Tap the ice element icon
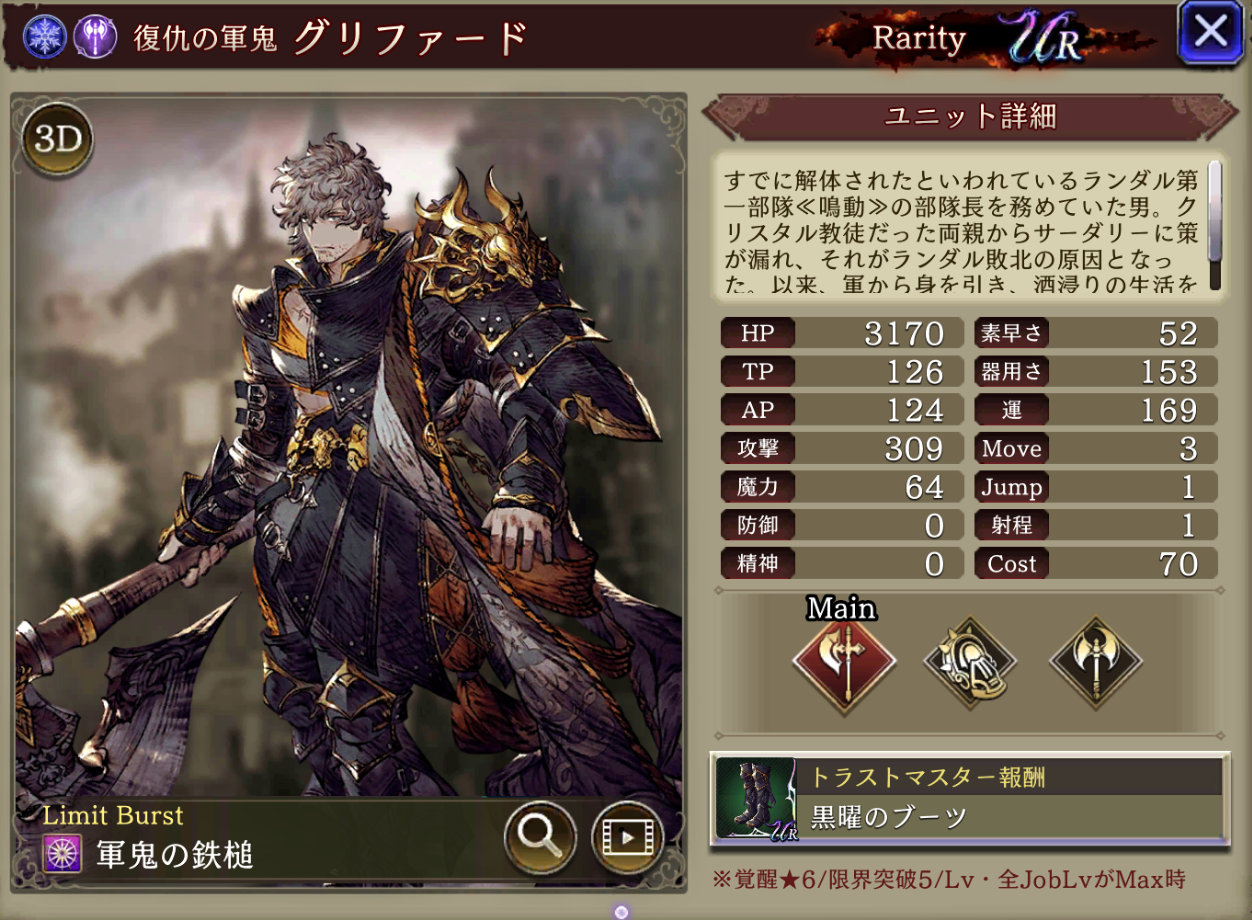This screenshot has width=1252, height=920. [45, 36]
